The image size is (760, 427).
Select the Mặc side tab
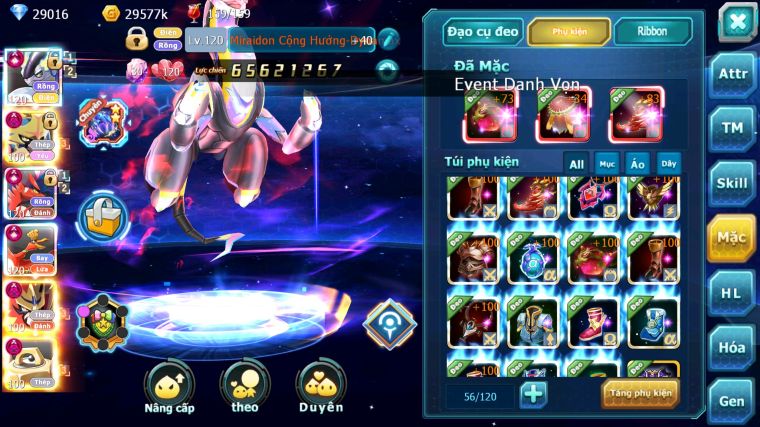[x=732, y=237]
